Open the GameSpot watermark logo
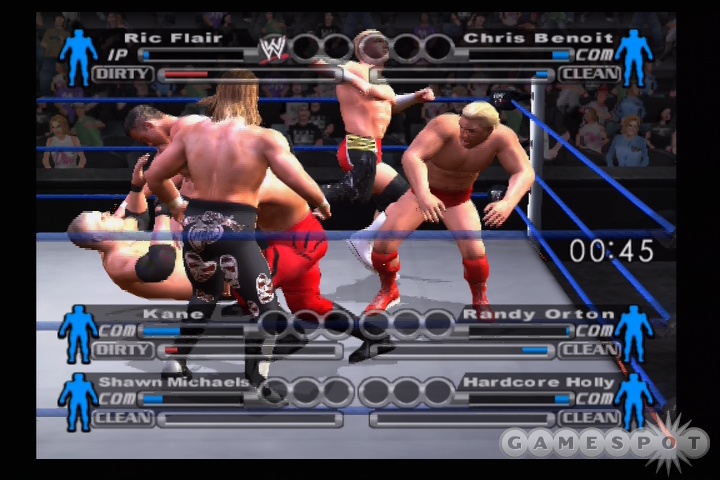The height and width of the screenshot is (480, 720). (x=605, y=442)
